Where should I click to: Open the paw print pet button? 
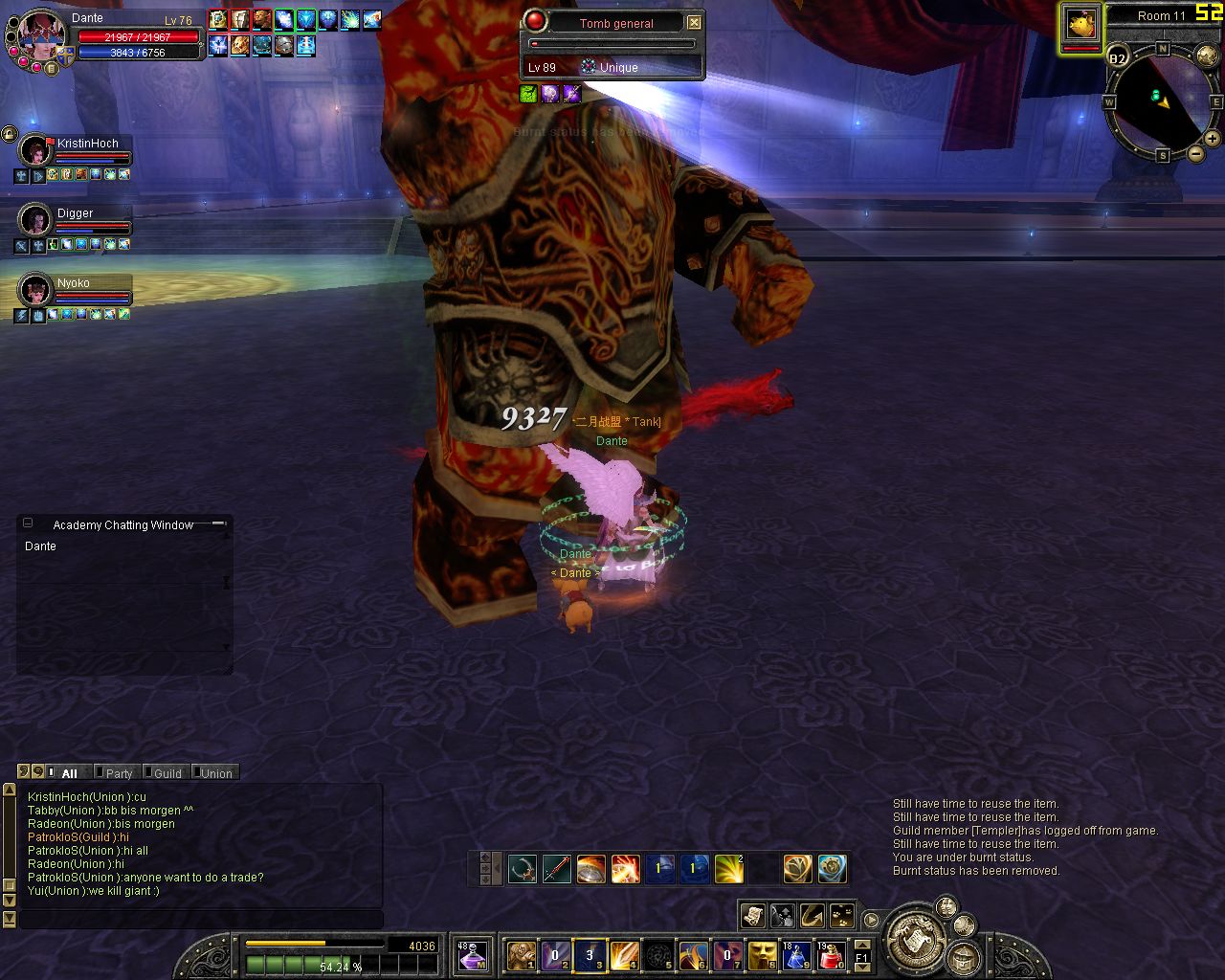pyautogui.click(x=842, y=916)
